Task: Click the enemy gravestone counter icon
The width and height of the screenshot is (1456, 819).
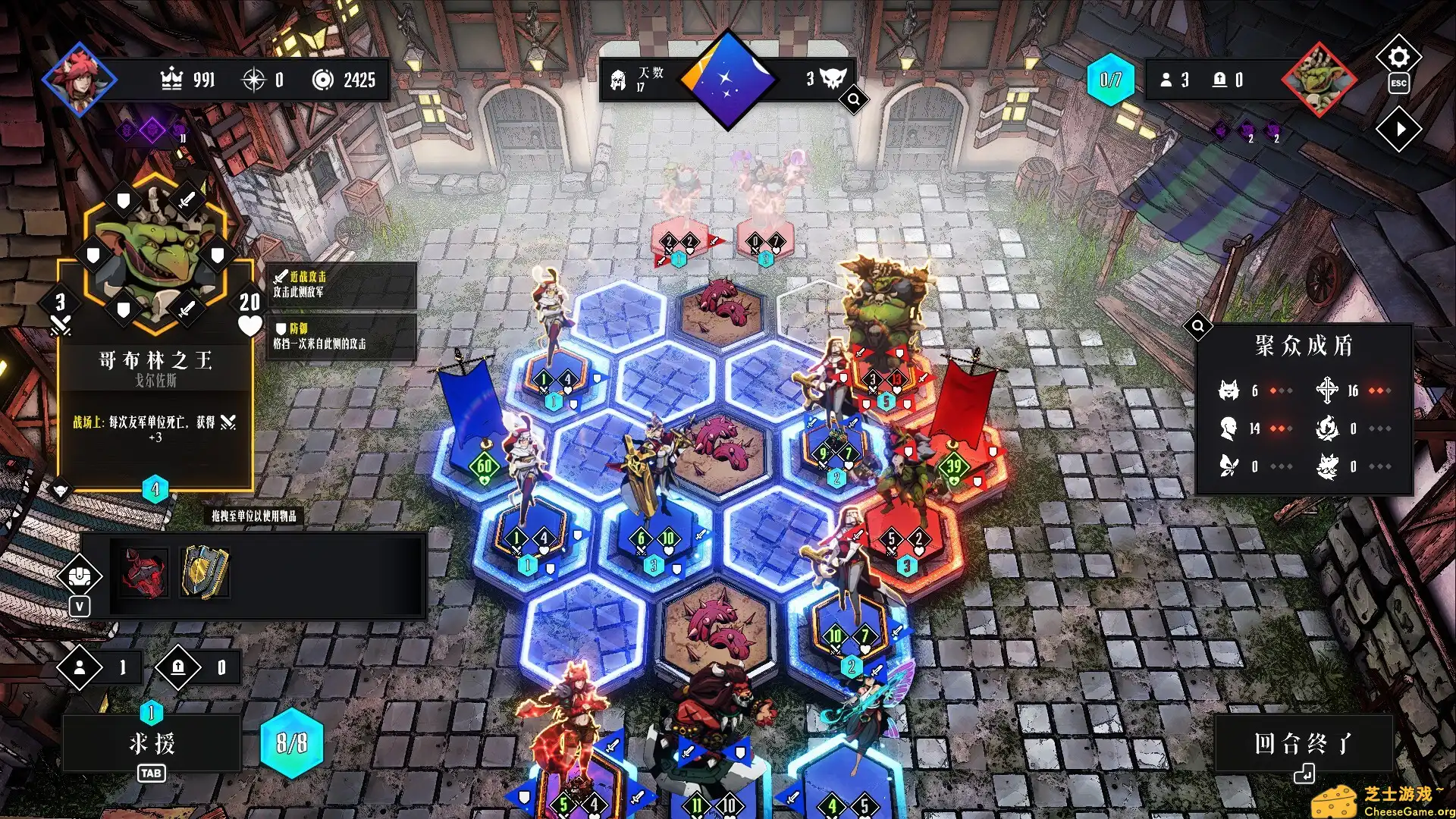Action: 1221,80
